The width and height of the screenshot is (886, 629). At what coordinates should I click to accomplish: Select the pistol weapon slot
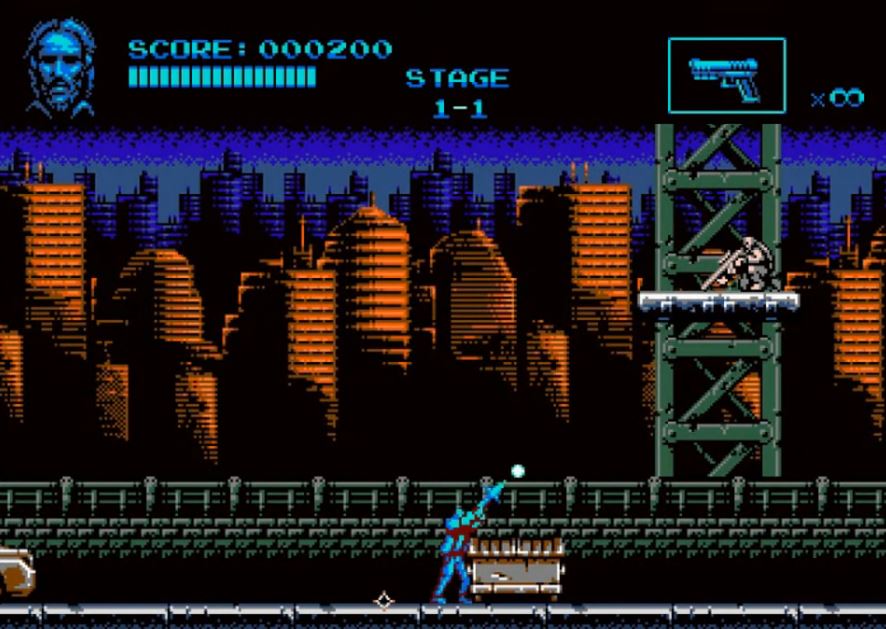pyautogui.click(x=726, y=76)
